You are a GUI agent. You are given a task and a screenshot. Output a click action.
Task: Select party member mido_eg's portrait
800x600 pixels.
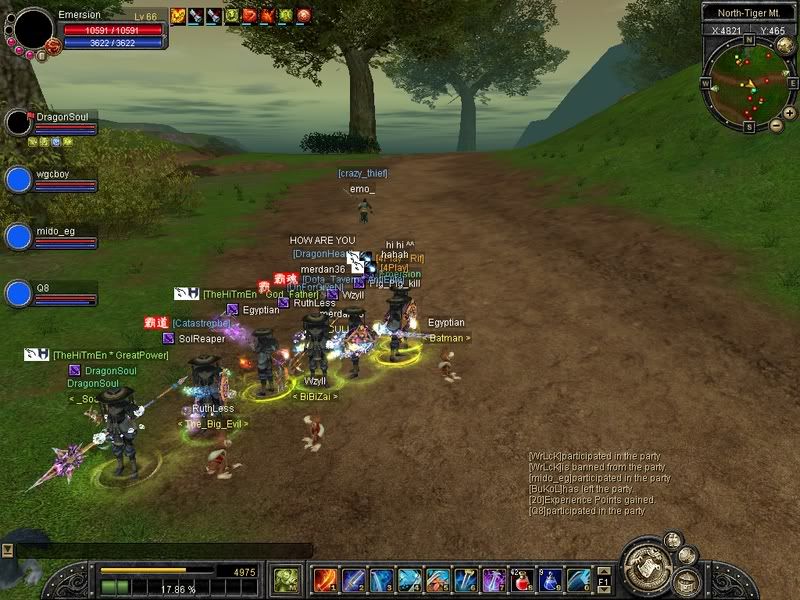[x=18, y=237]
